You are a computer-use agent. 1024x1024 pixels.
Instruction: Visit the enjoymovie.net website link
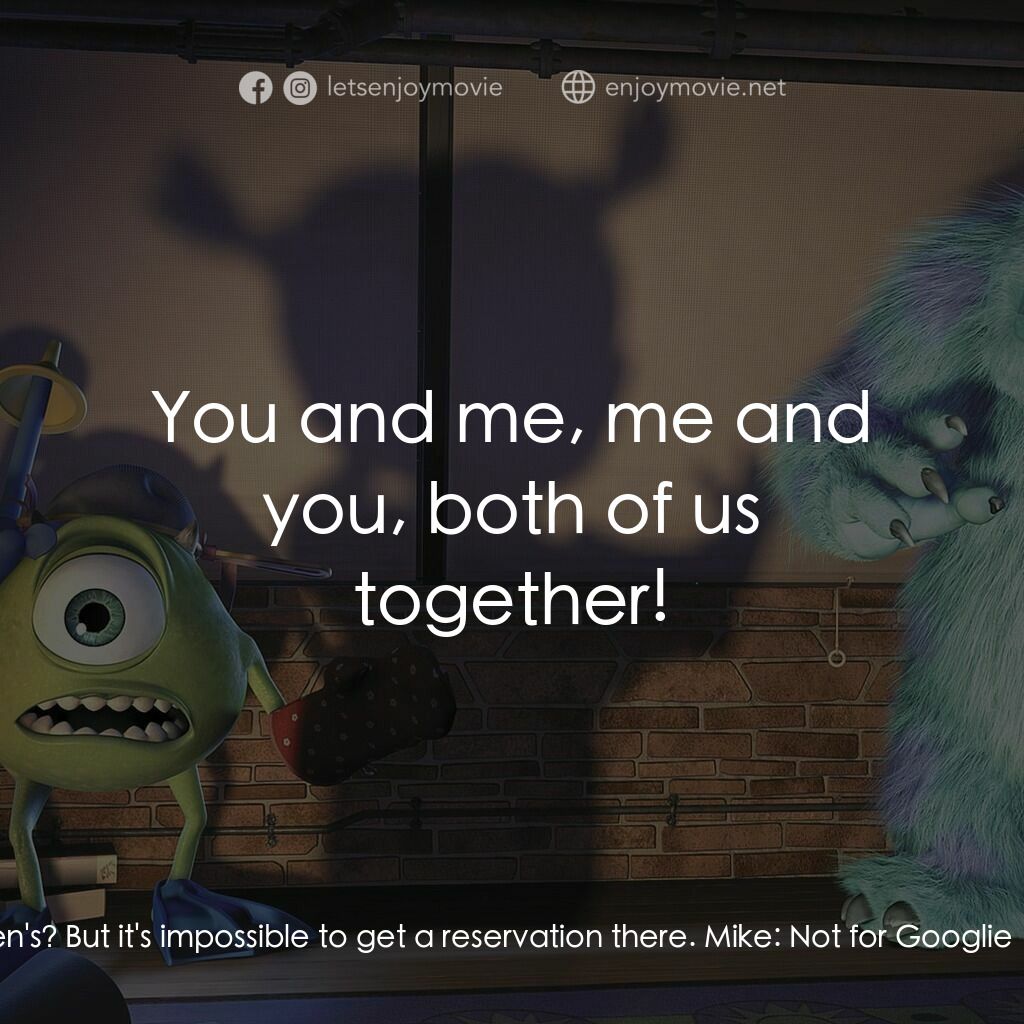tap(695, 88)
